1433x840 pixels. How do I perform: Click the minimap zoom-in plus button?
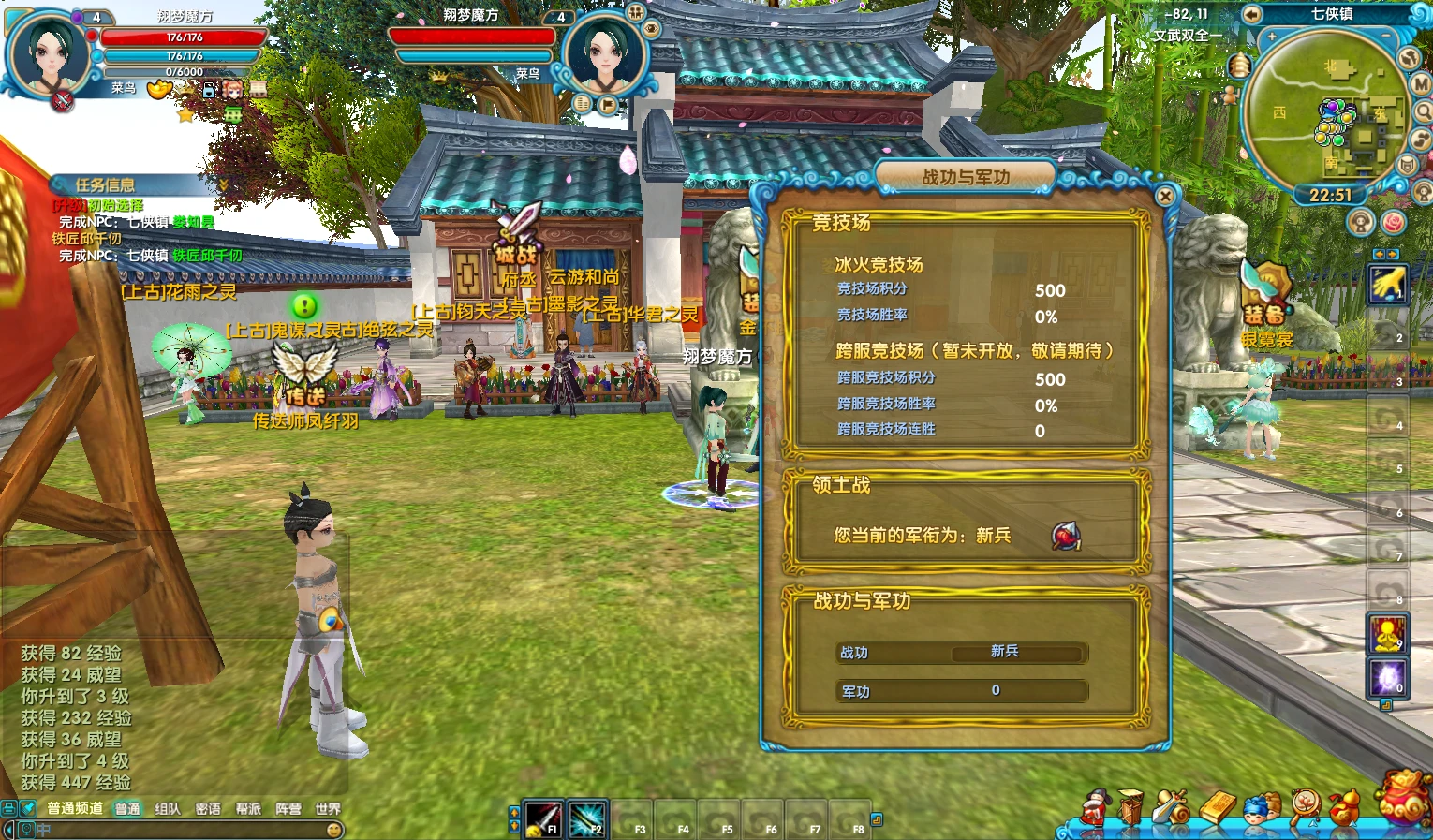(1271, 36)
